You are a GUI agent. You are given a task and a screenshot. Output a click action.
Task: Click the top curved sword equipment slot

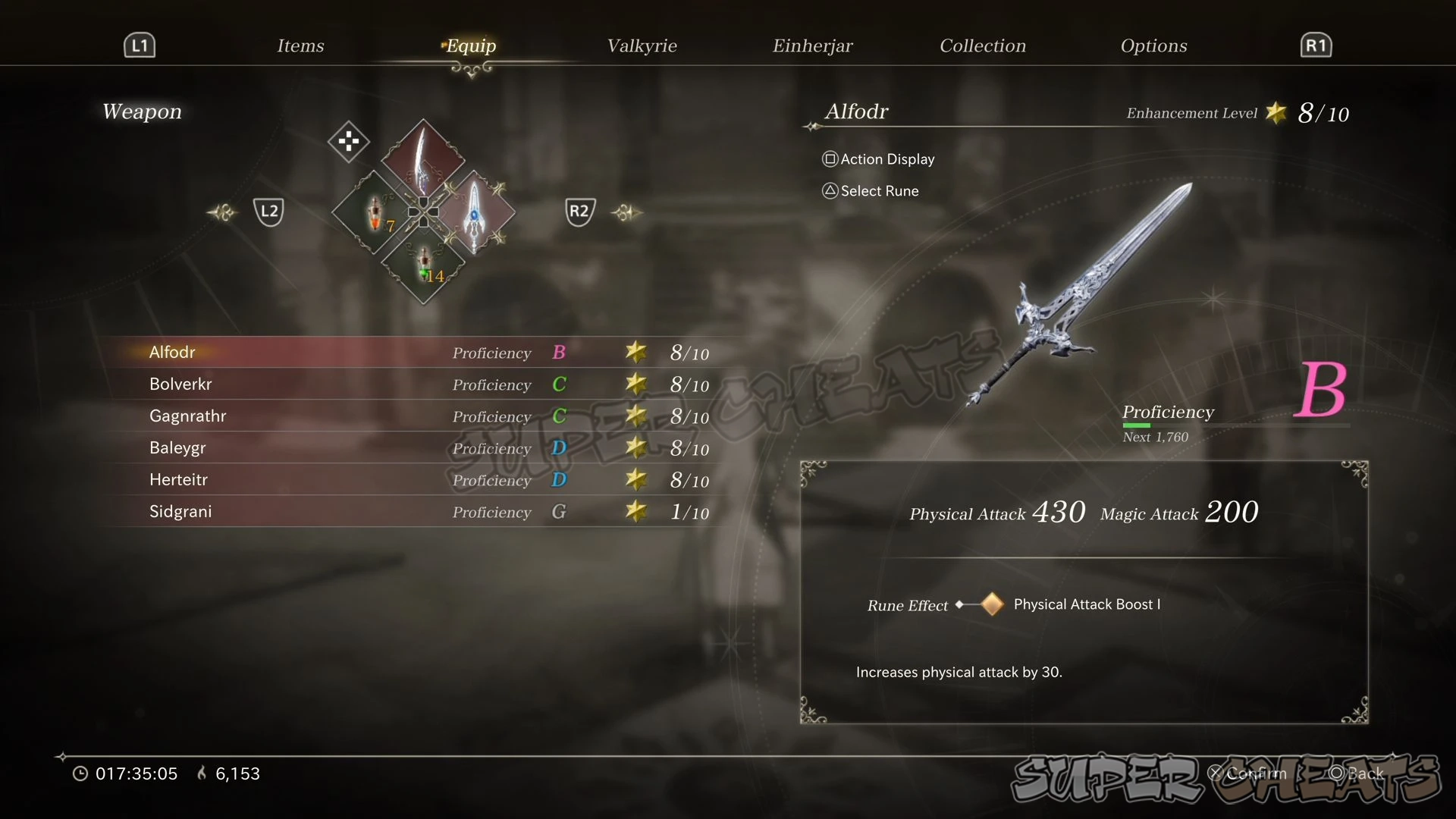click(422, 159)
